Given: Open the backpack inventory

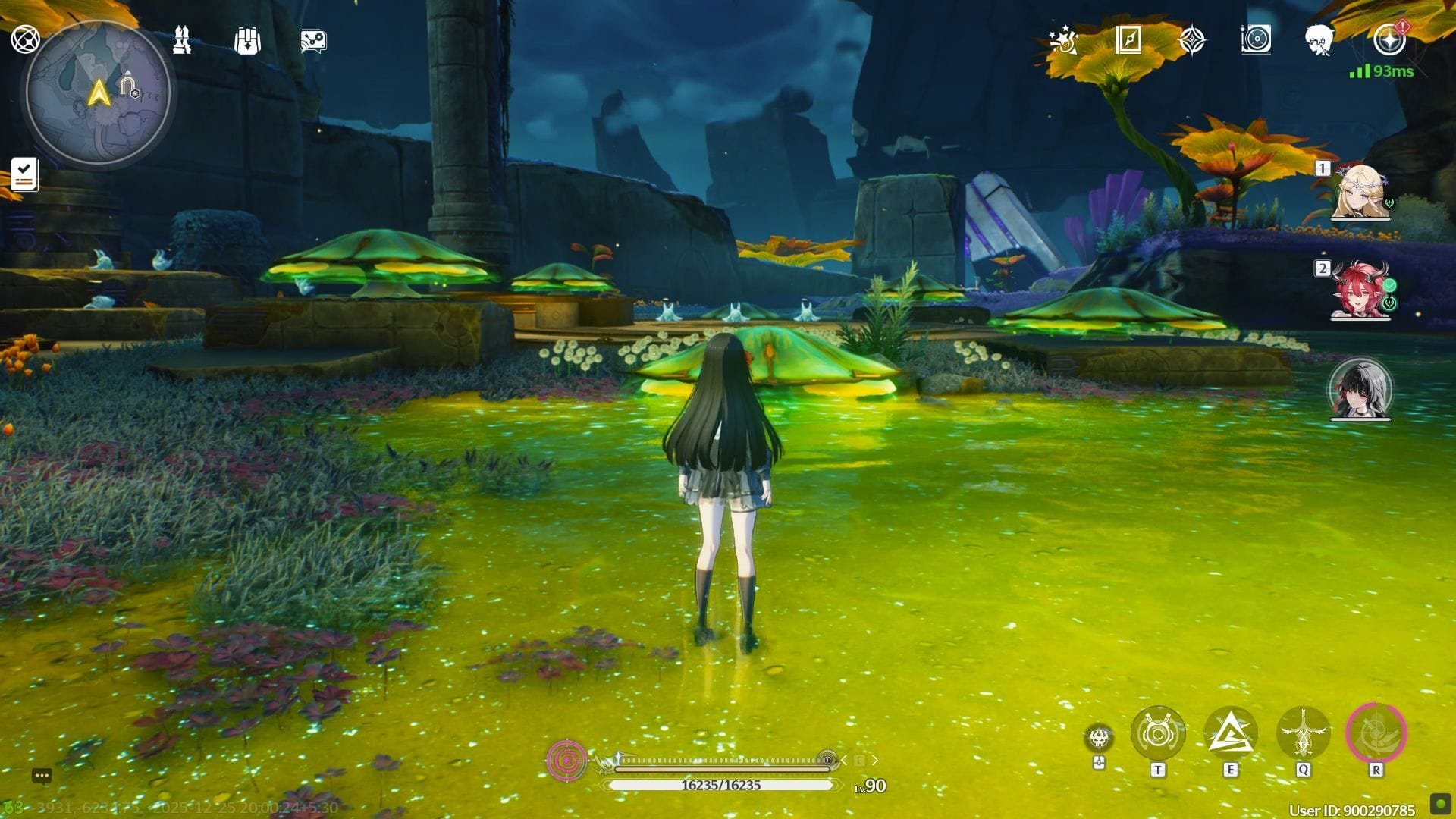Looking at the screenshot, I should pos(247,40).
